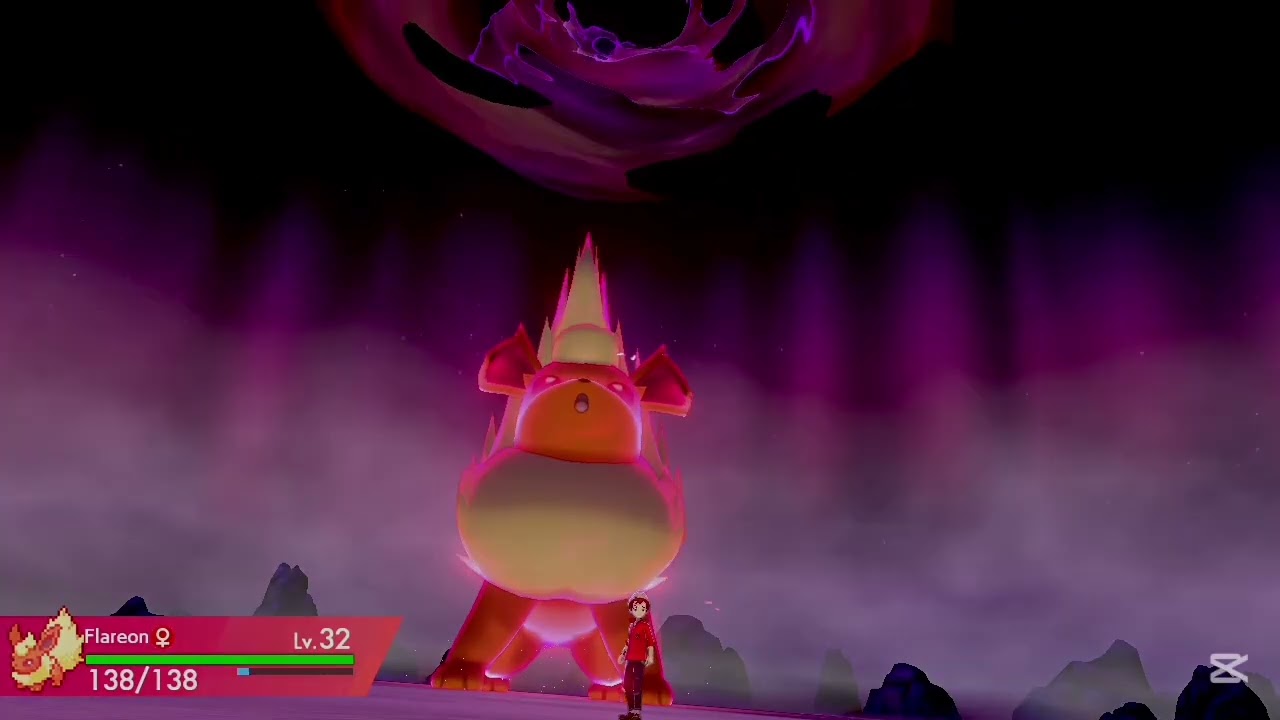Click the Flareon name label
This screenshot has width=1280, height=720.
(114, 637)
